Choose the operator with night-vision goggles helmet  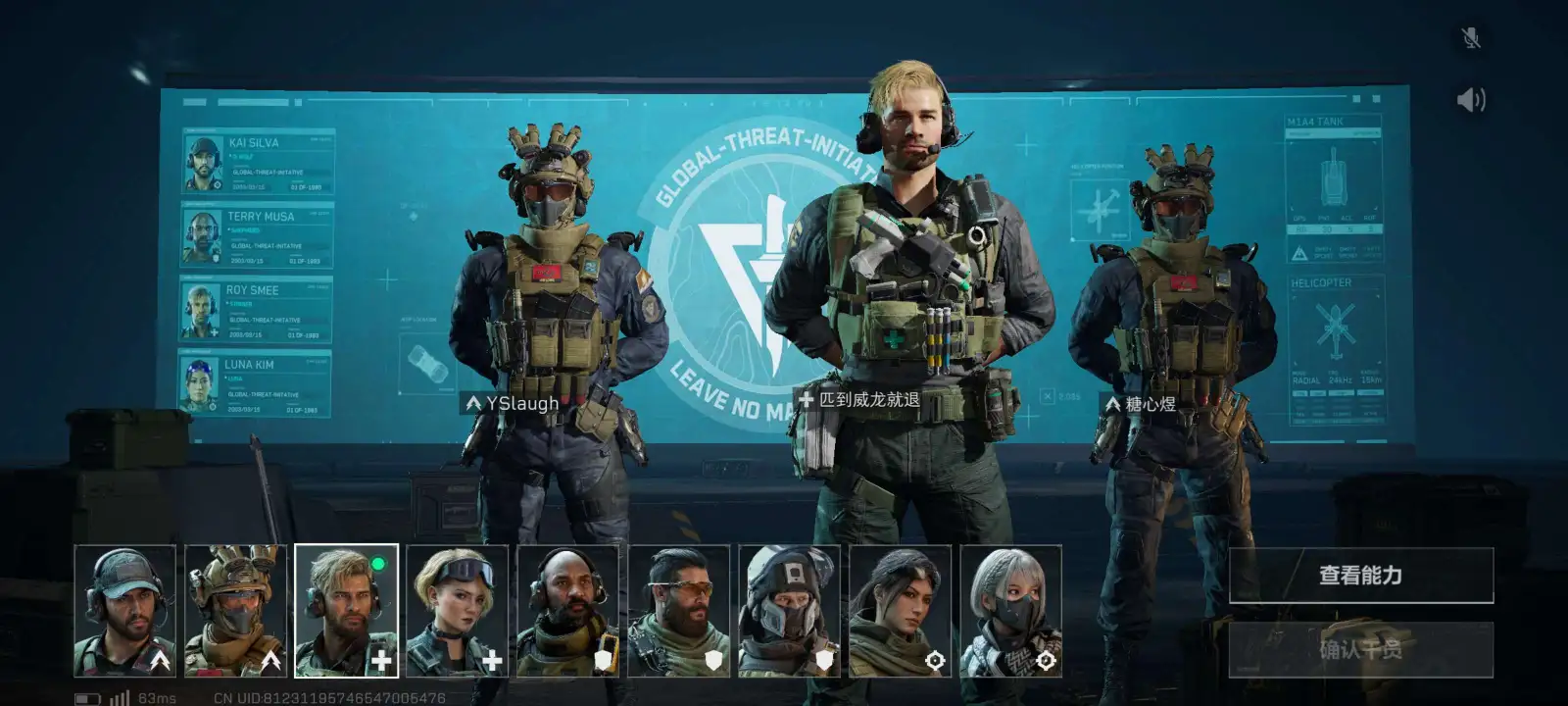pos(236,611)
